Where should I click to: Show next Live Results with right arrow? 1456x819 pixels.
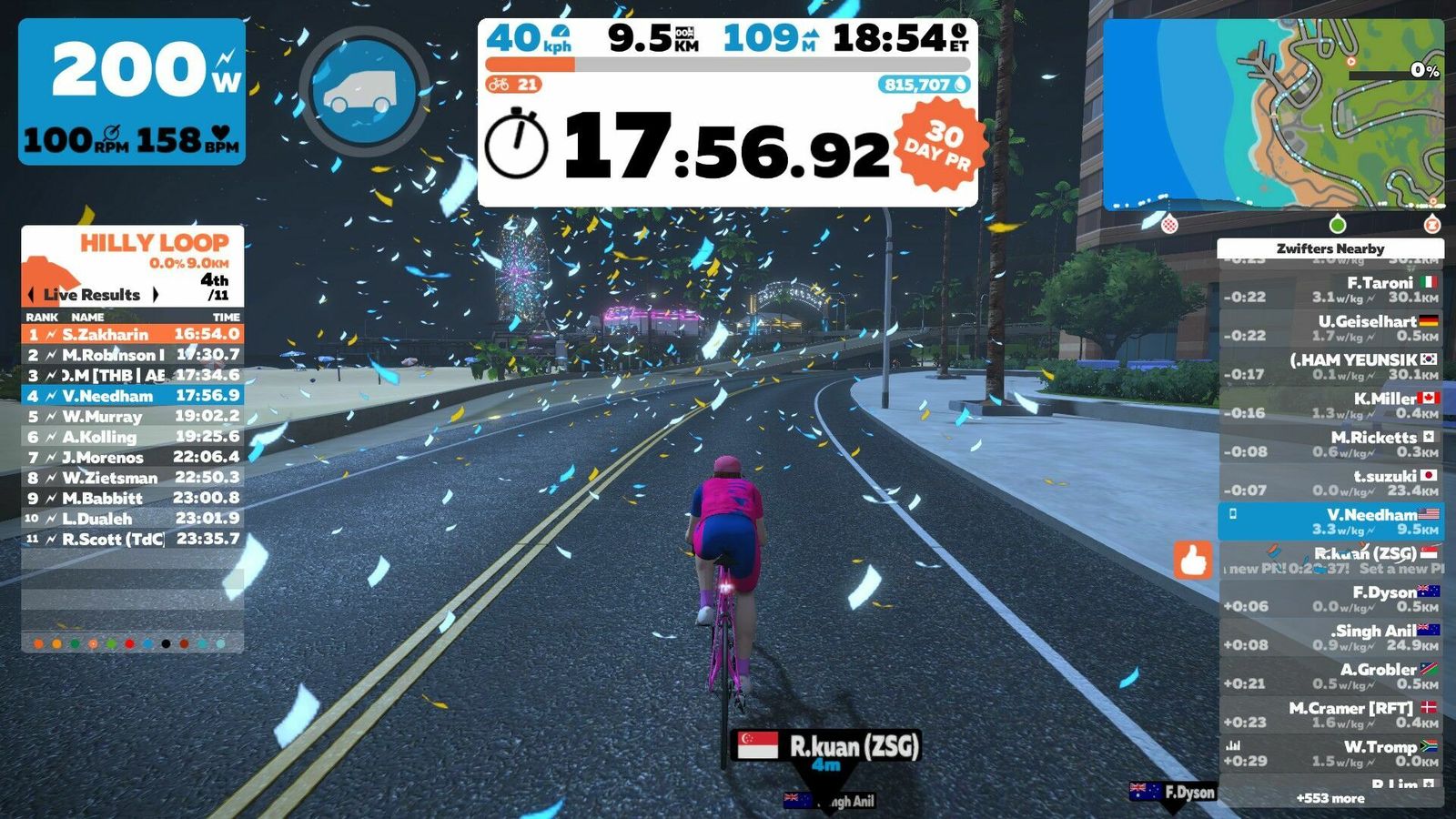(156, 295)
